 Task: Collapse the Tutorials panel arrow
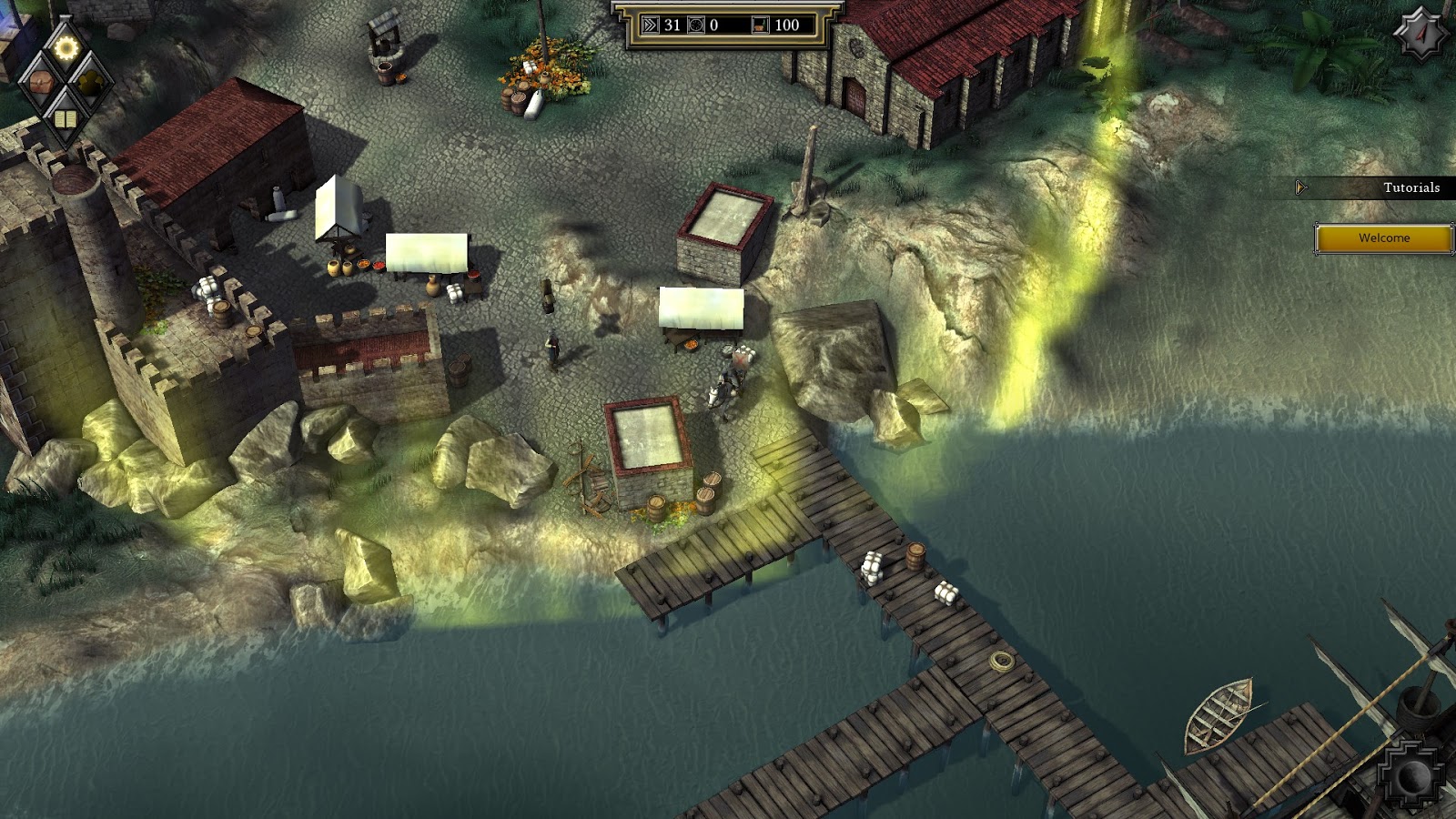pos(1301,187)
